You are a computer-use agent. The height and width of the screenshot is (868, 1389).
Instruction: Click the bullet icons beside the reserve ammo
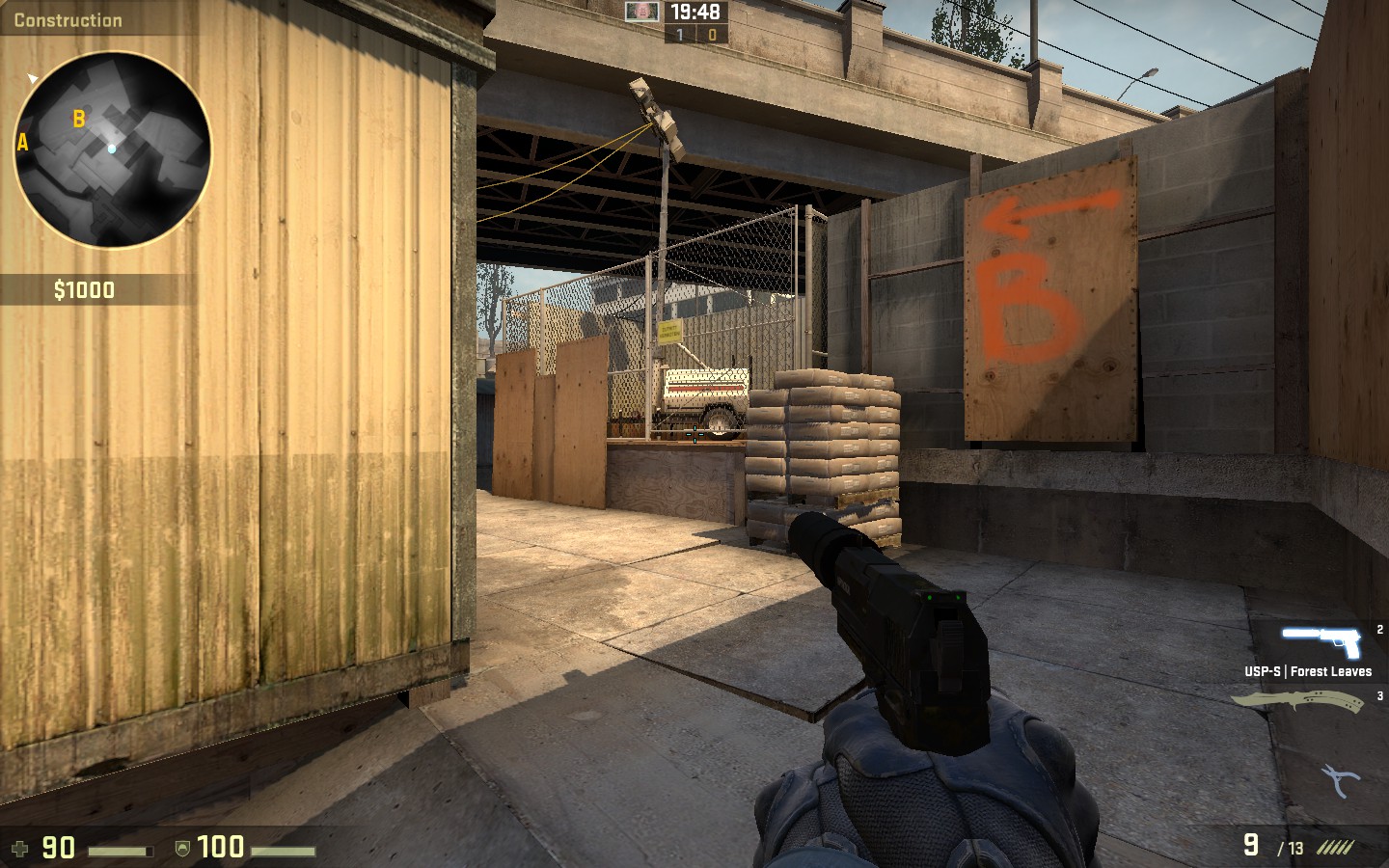1334,848
